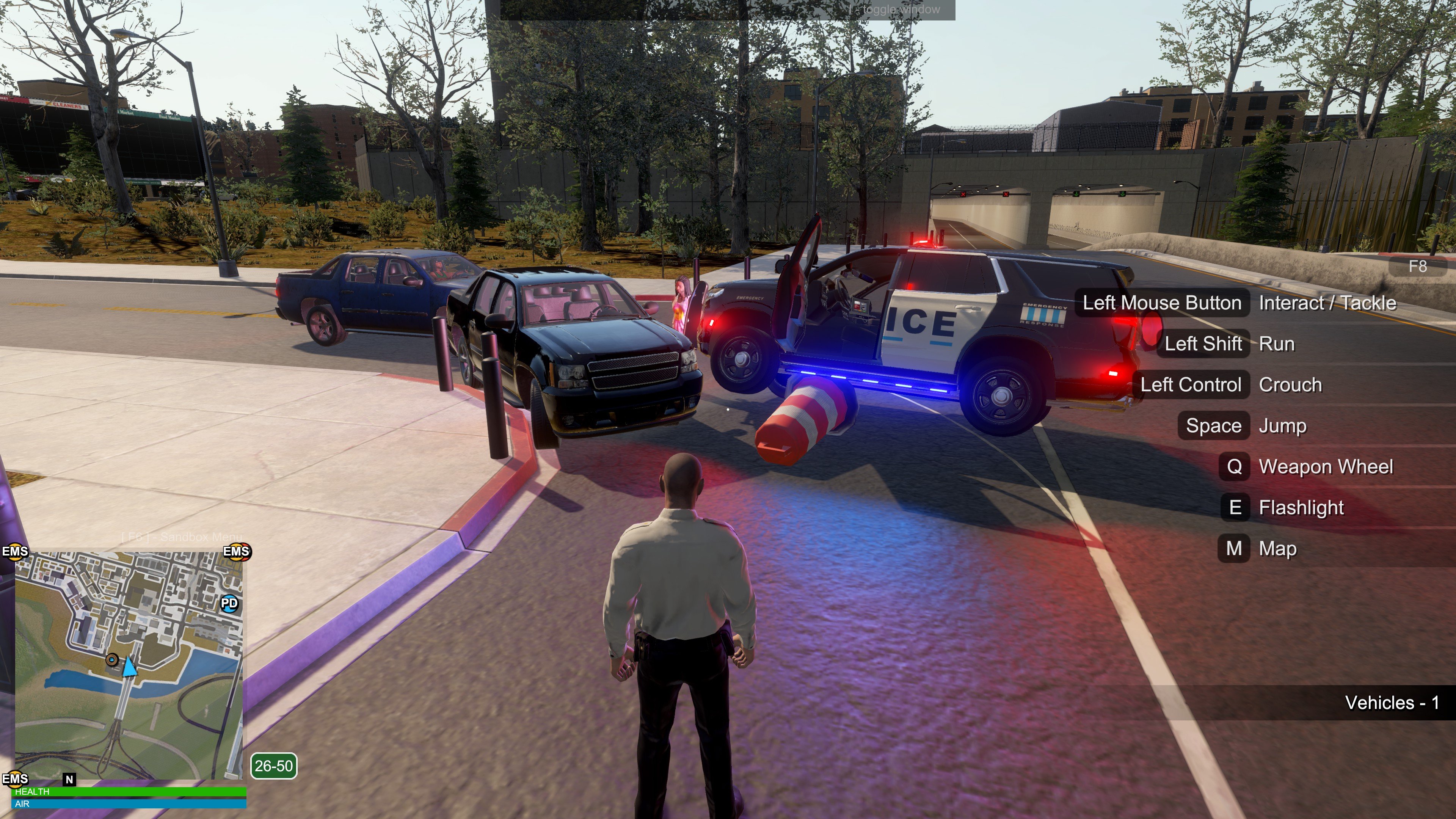The height and width of the screenshot is (819, 1456).
Task: Click the toggle window bar
Action: pos(728,9)
